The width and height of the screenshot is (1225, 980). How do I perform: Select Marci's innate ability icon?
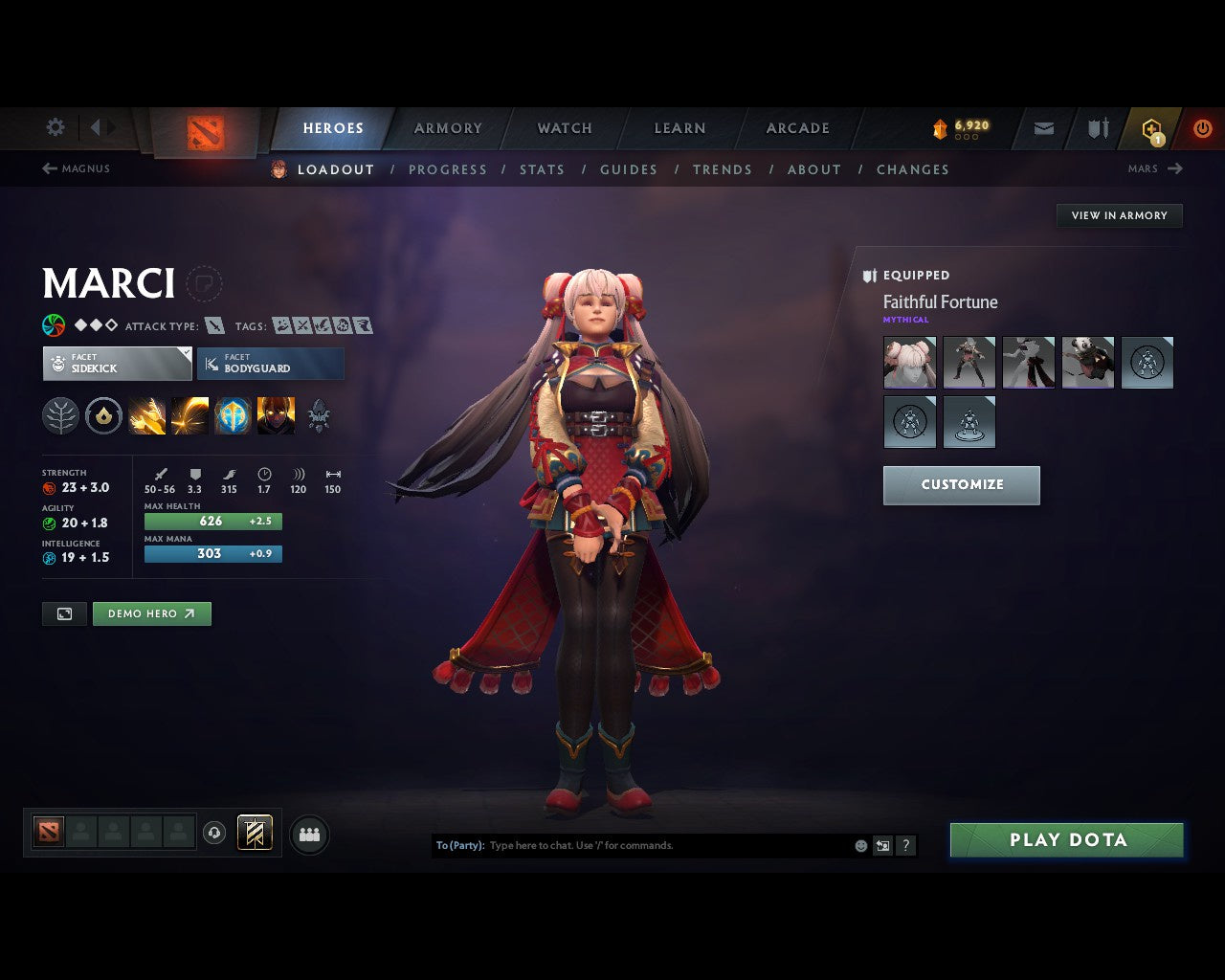pyautogui.click(x=103, y=415)
